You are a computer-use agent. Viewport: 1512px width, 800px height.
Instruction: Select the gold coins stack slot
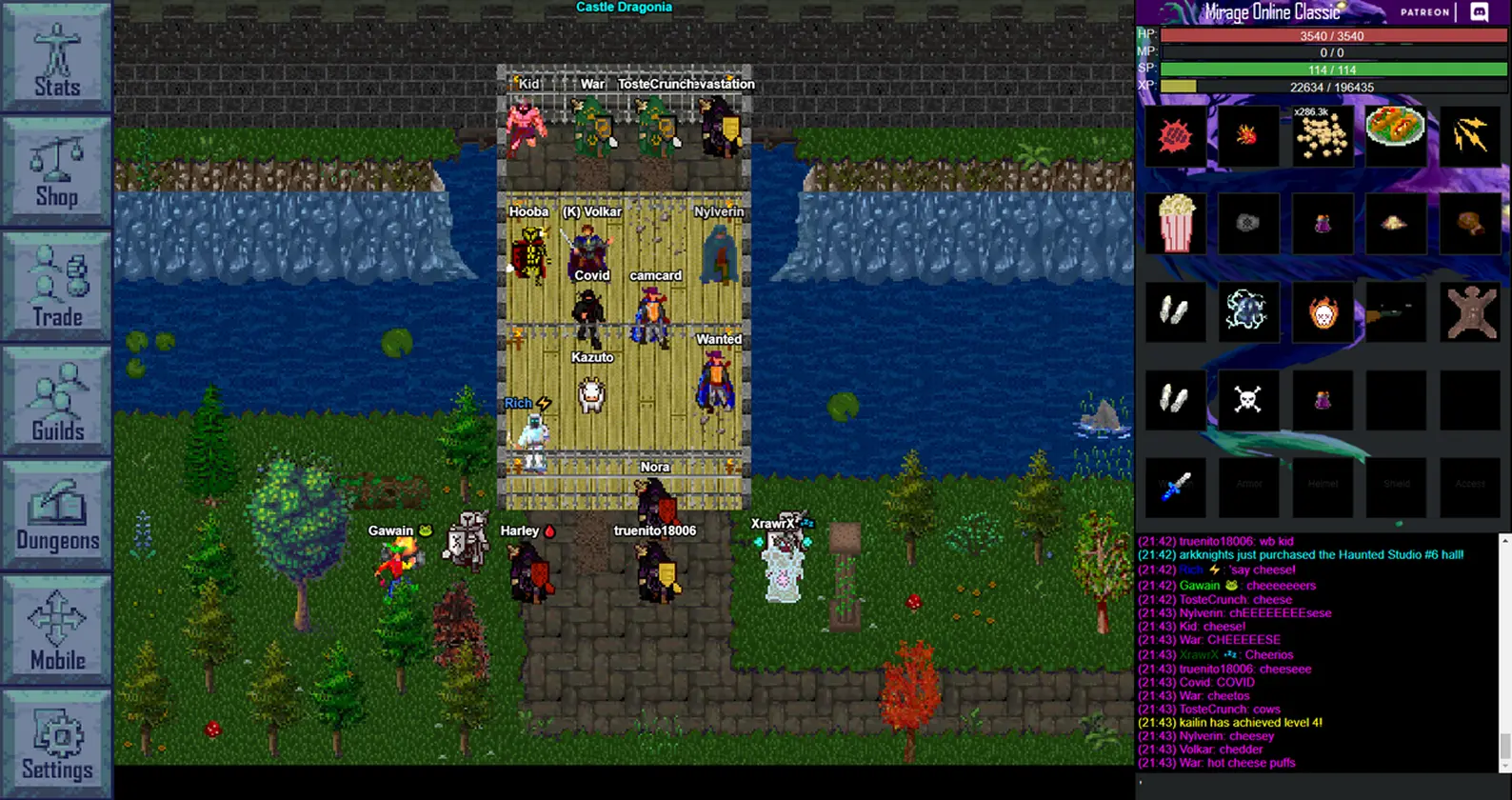1322,135
